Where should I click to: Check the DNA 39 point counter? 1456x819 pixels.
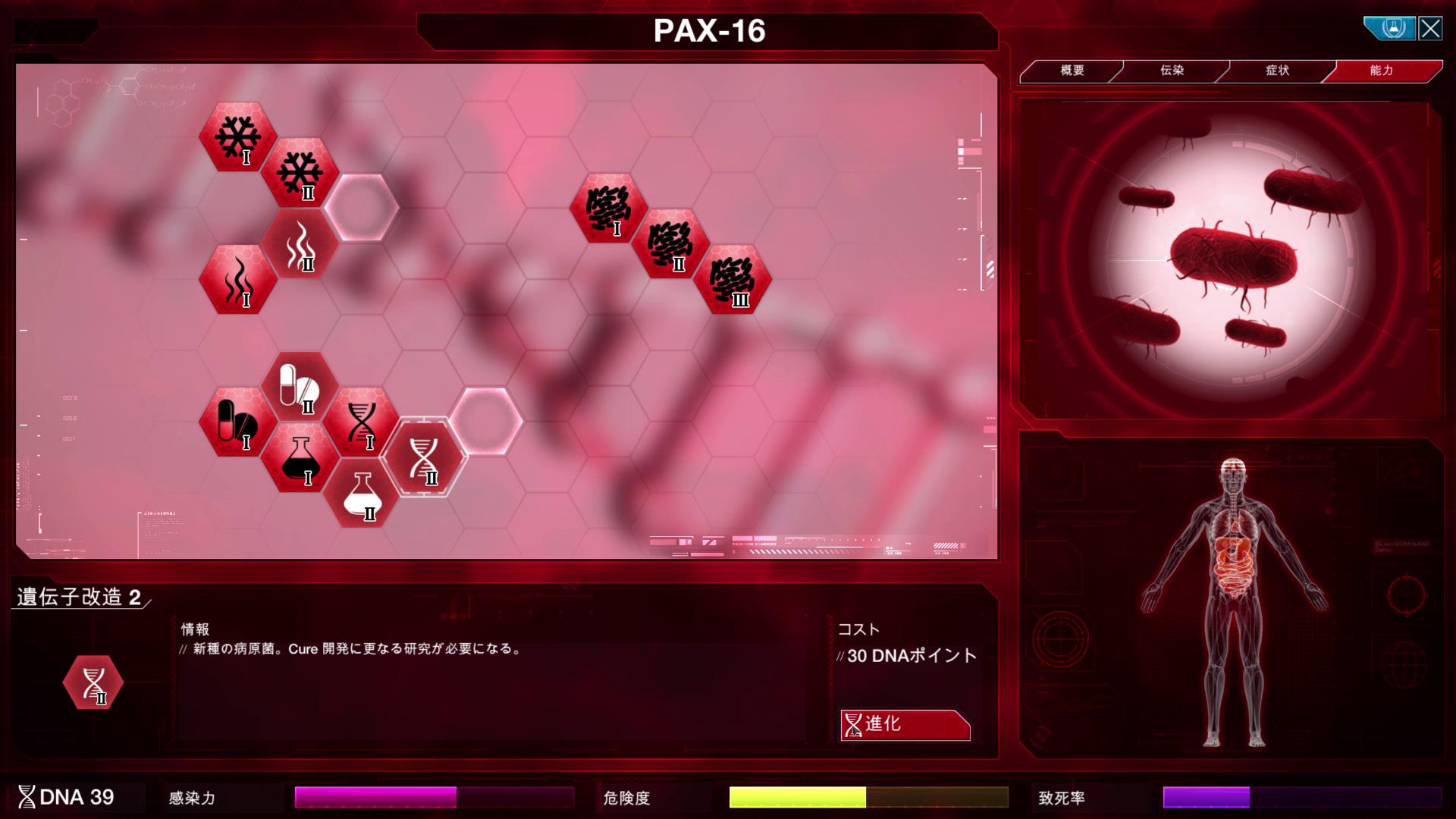[x=68, y=798]
